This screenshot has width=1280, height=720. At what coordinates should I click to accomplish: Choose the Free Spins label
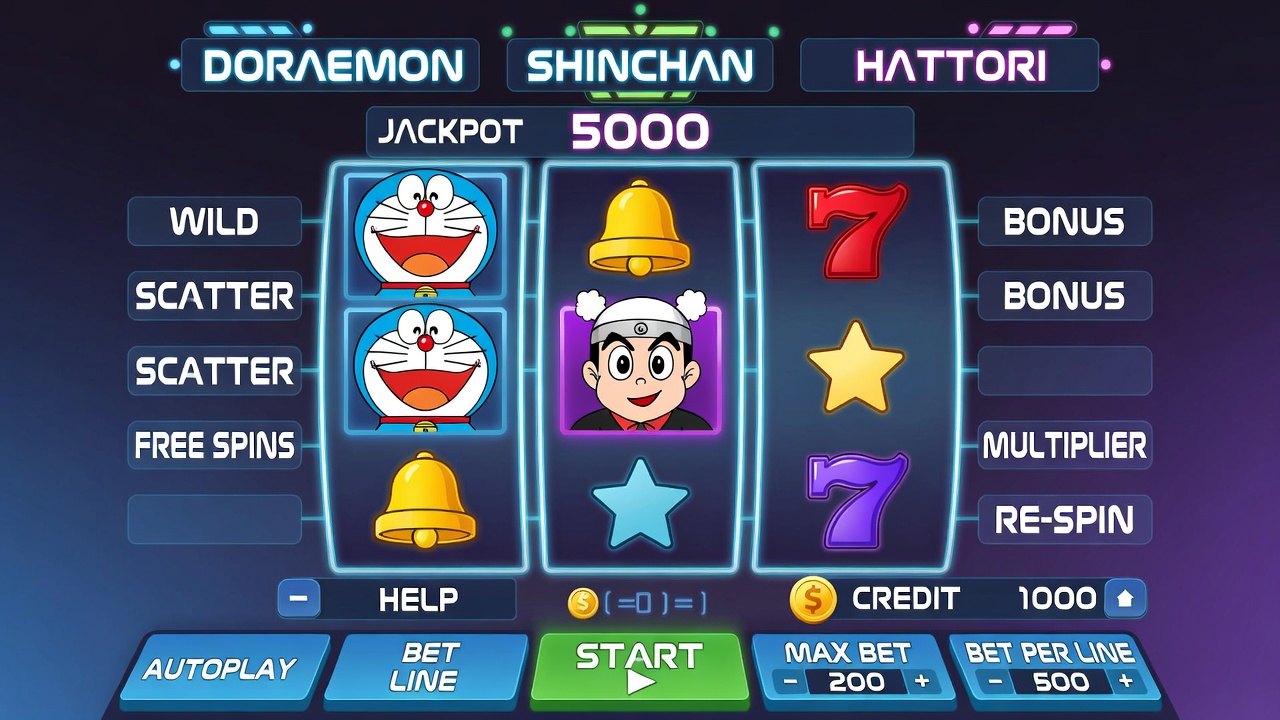coord(214,445)
